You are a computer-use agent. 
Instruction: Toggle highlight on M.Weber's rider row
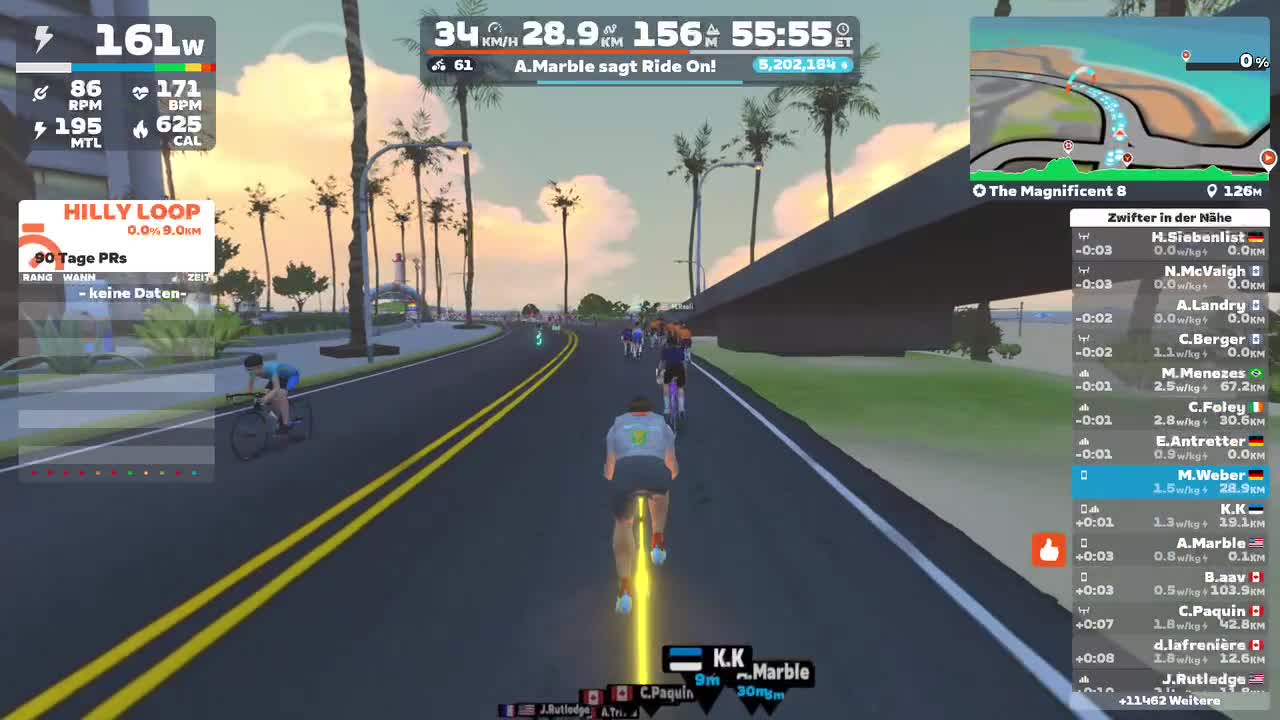(x=1170, y=481)
